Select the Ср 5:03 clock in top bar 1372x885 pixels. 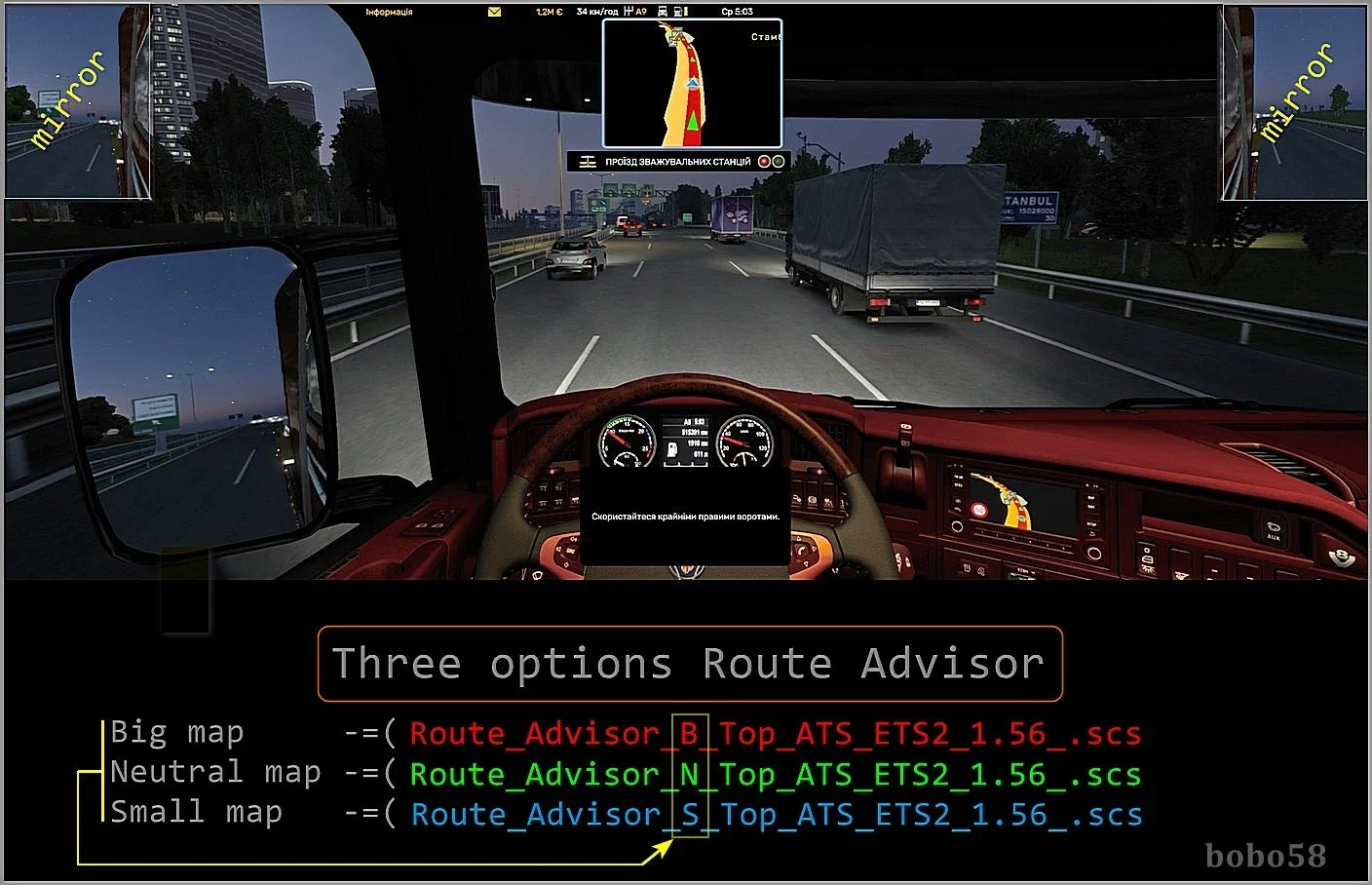coord(738,11)
